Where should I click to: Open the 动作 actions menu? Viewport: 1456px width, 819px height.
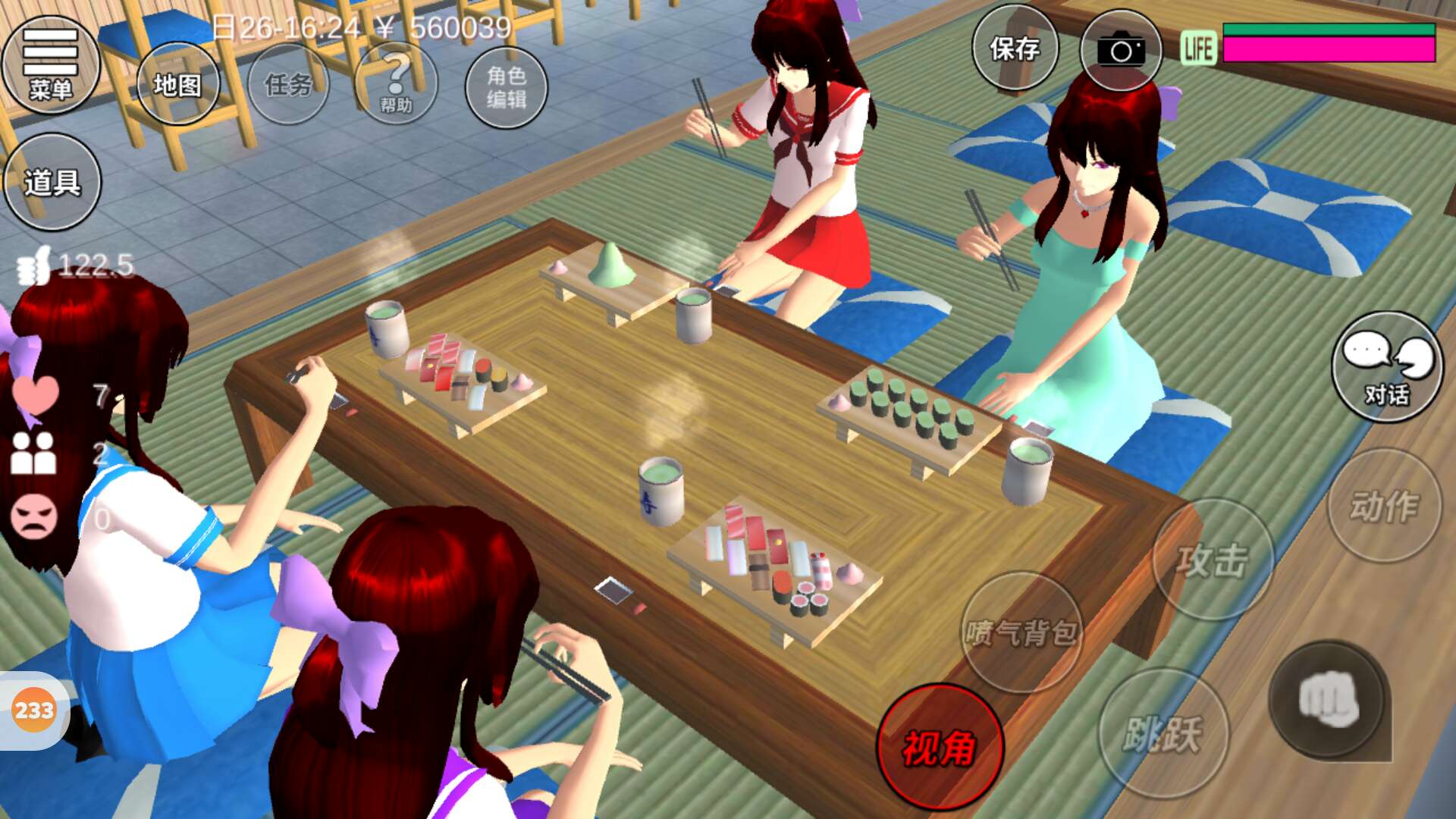[x=1384, y=506]
